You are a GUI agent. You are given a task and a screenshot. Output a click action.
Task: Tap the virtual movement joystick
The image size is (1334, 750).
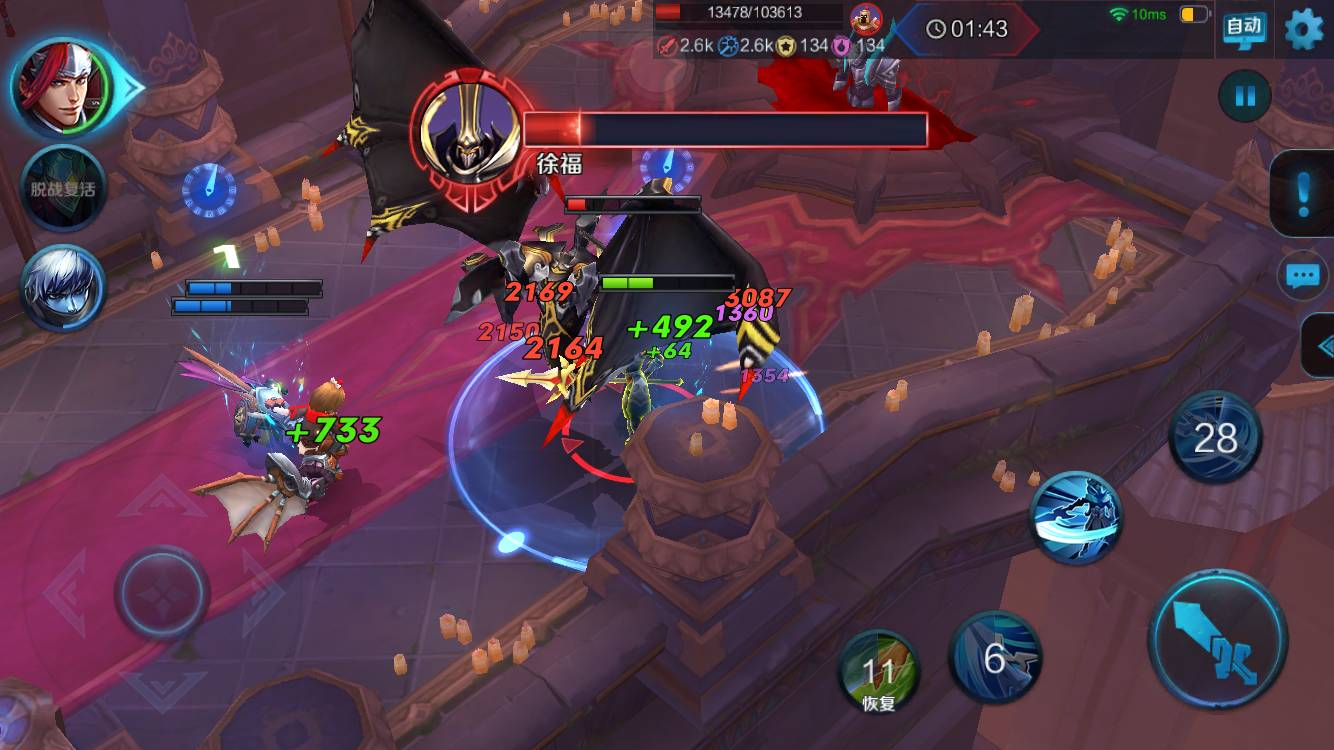162,593
